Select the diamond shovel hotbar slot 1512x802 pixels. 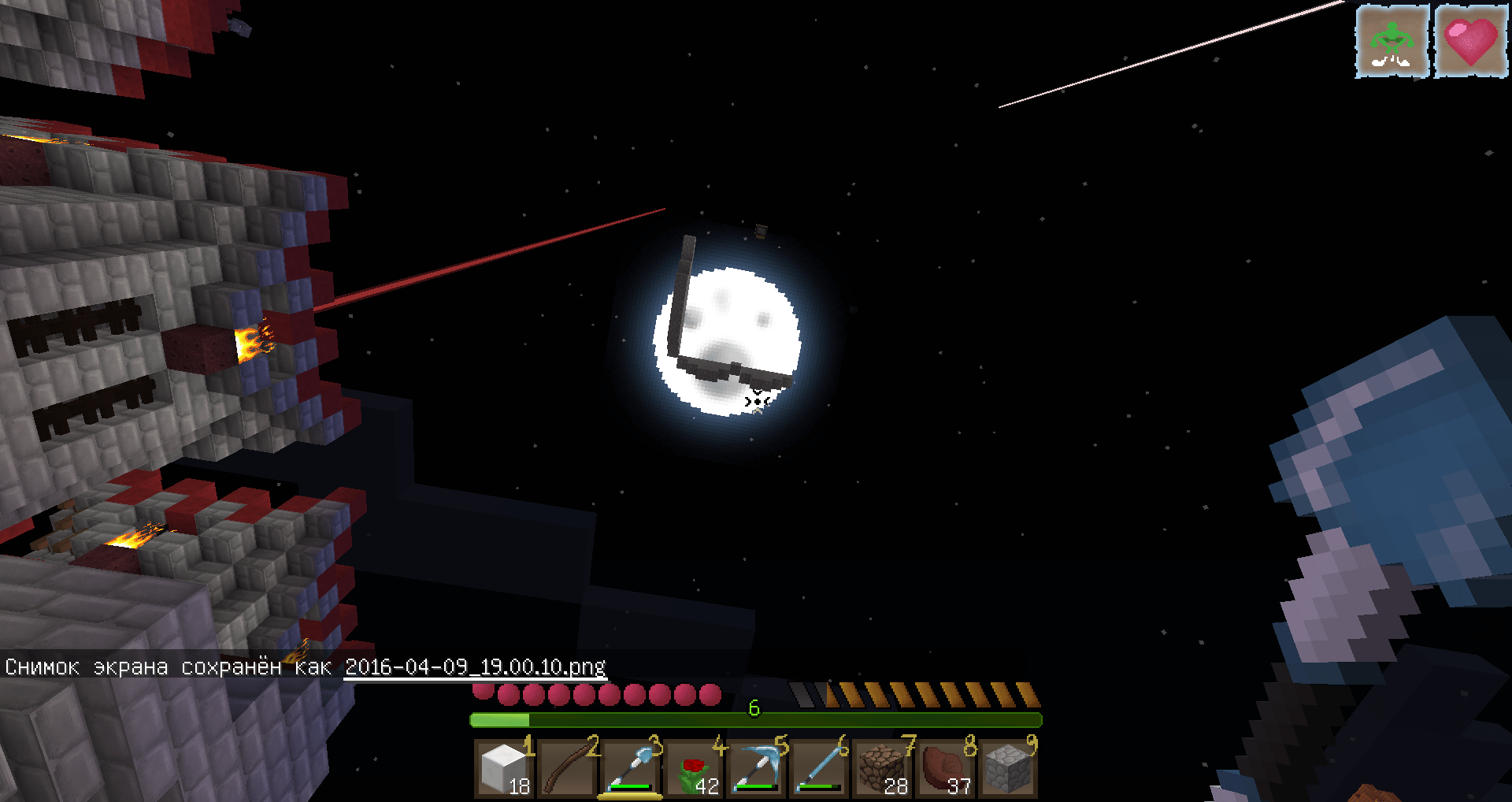630,769
